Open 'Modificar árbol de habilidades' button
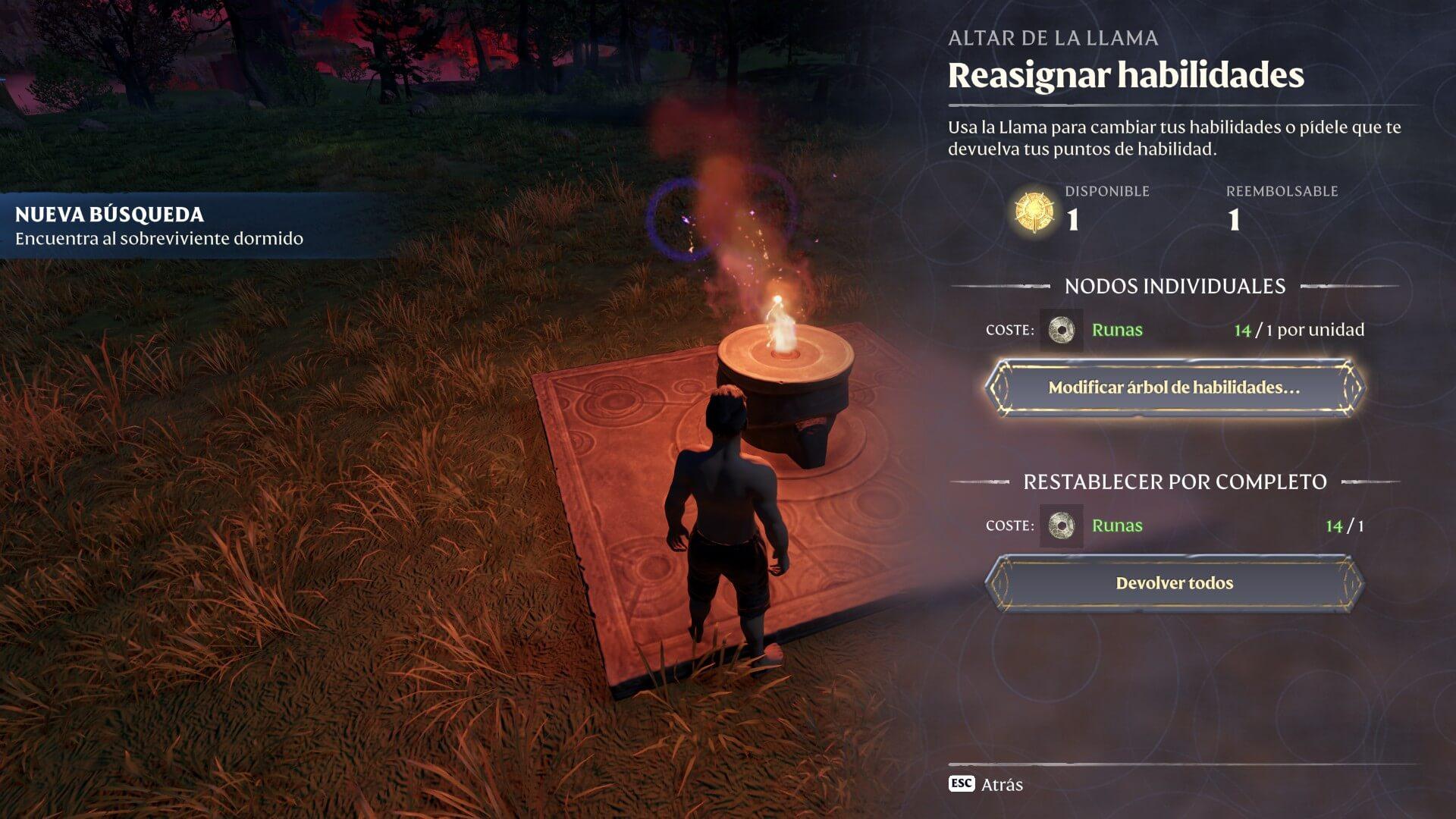Viewport: 1456px width, 819px height. tap(1174, 388)
